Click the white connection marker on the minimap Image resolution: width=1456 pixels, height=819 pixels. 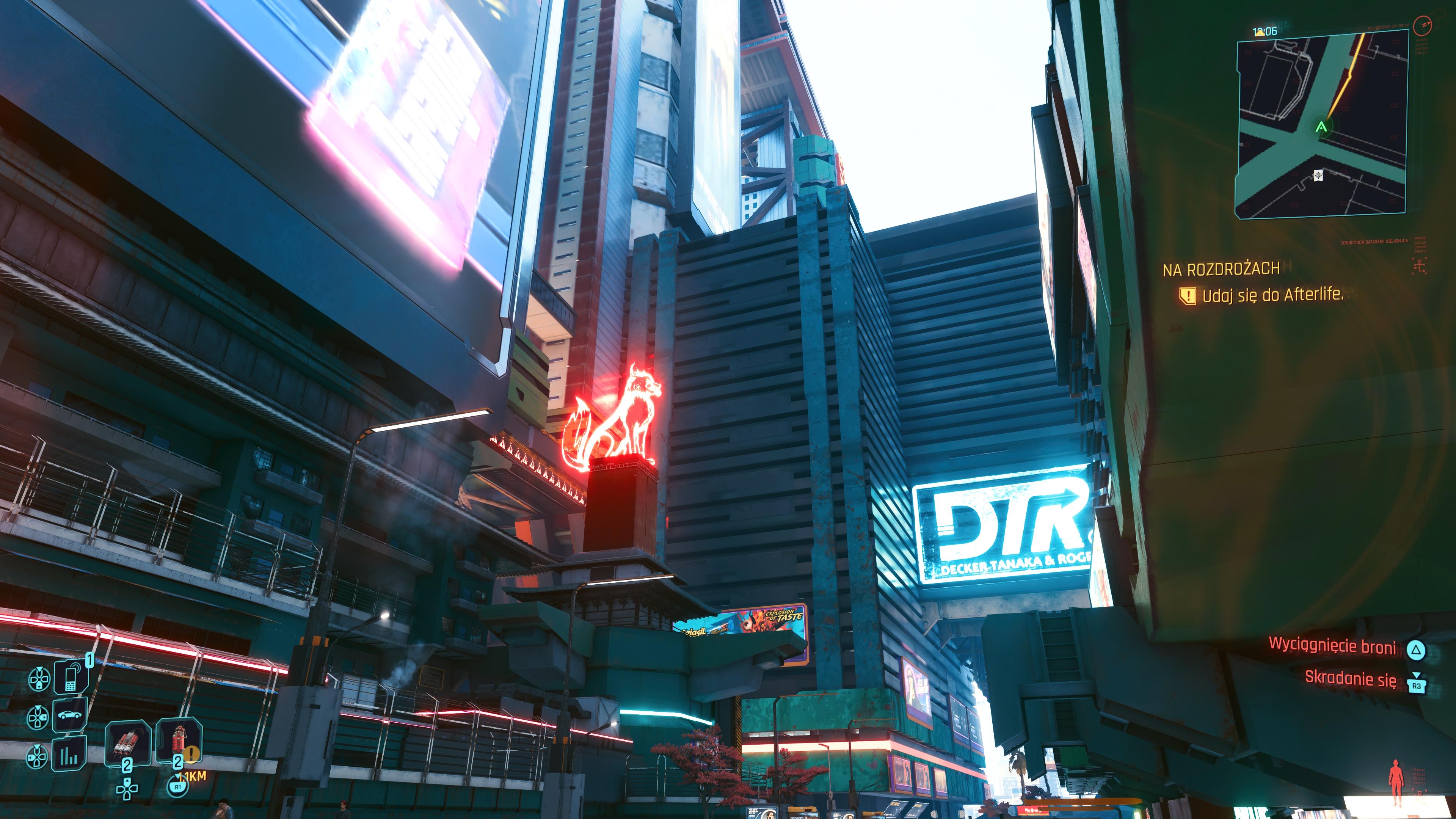[1318, 176]
